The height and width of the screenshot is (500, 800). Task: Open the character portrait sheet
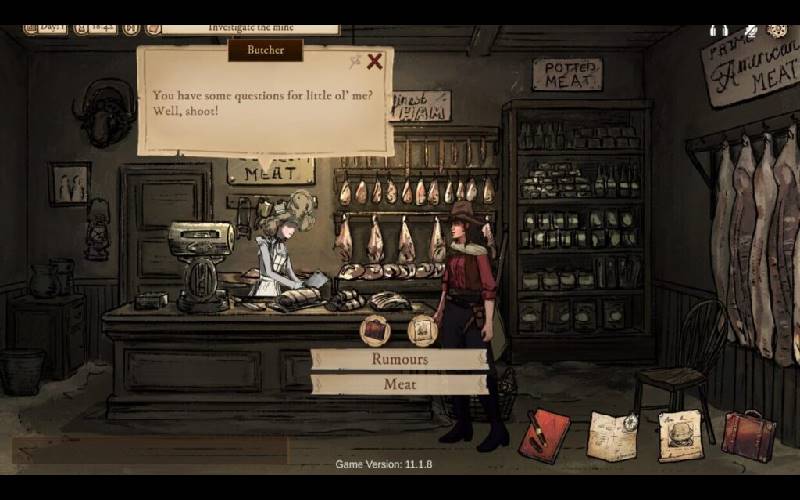680,436
